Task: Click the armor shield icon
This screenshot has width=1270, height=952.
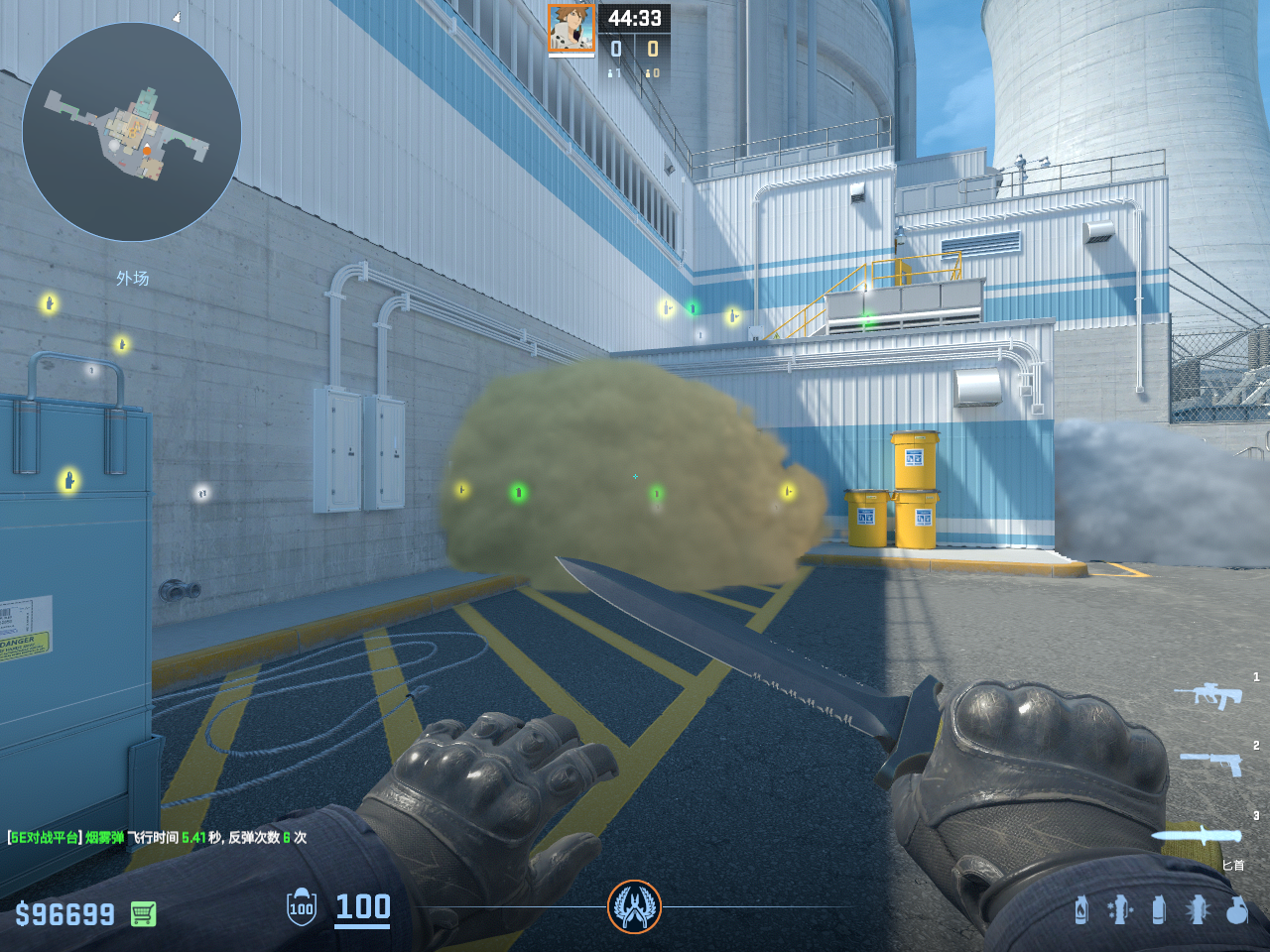Action: pyautogui.click(x=302, y=907)
